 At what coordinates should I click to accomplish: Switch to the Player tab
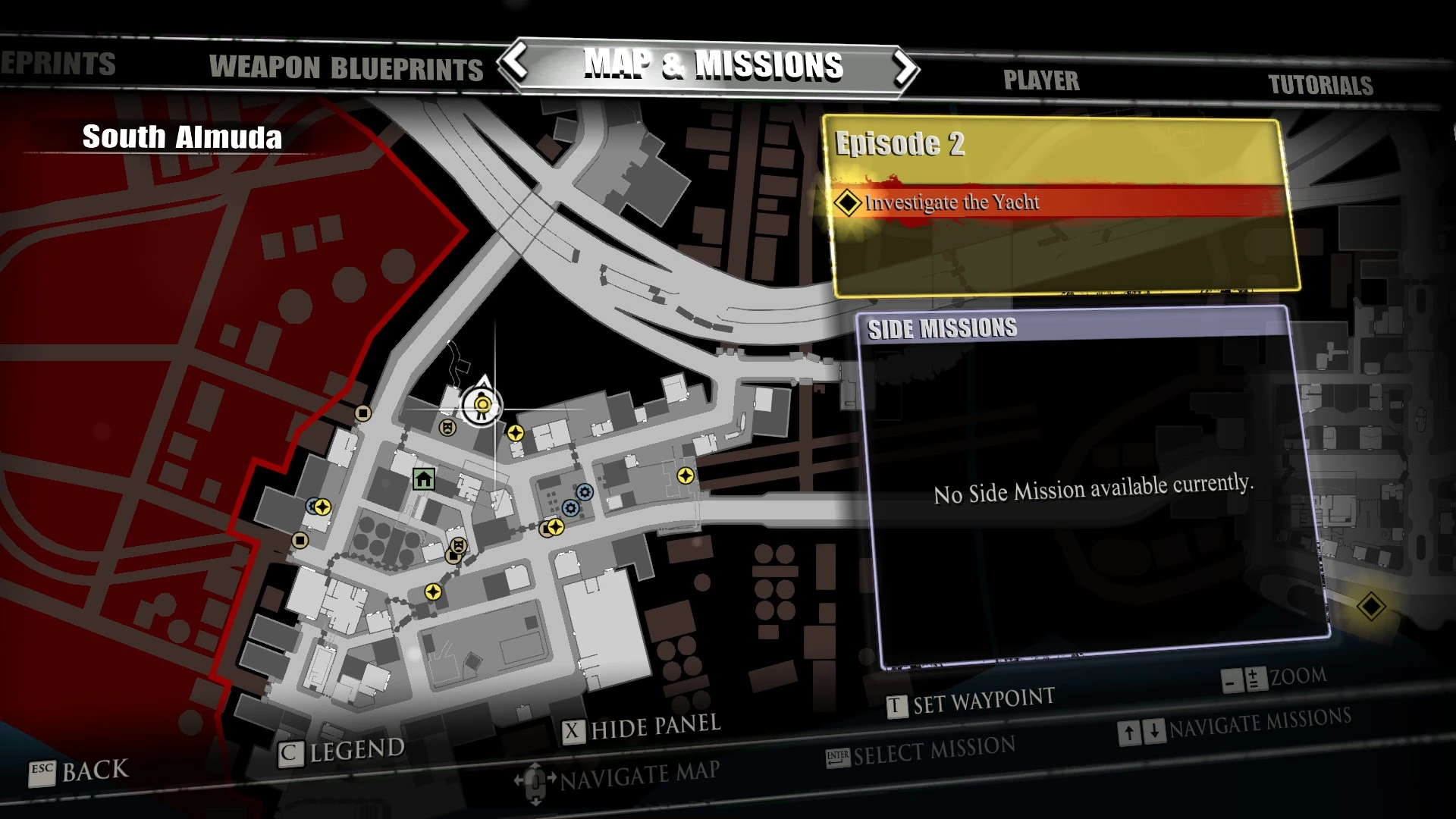click(1042, 80)
